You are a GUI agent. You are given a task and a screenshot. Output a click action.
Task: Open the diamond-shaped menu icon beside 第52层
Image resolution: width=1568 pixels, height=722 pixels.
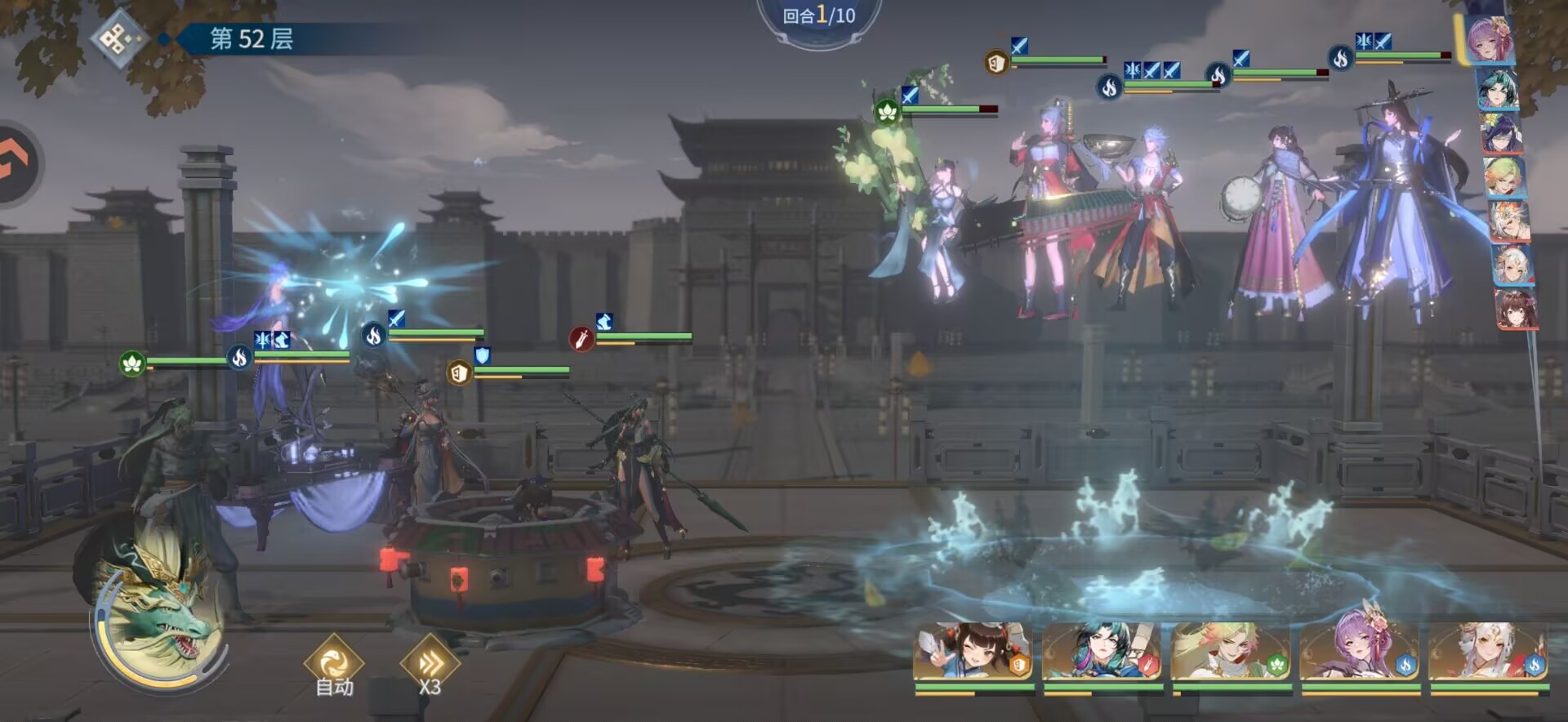119,38
